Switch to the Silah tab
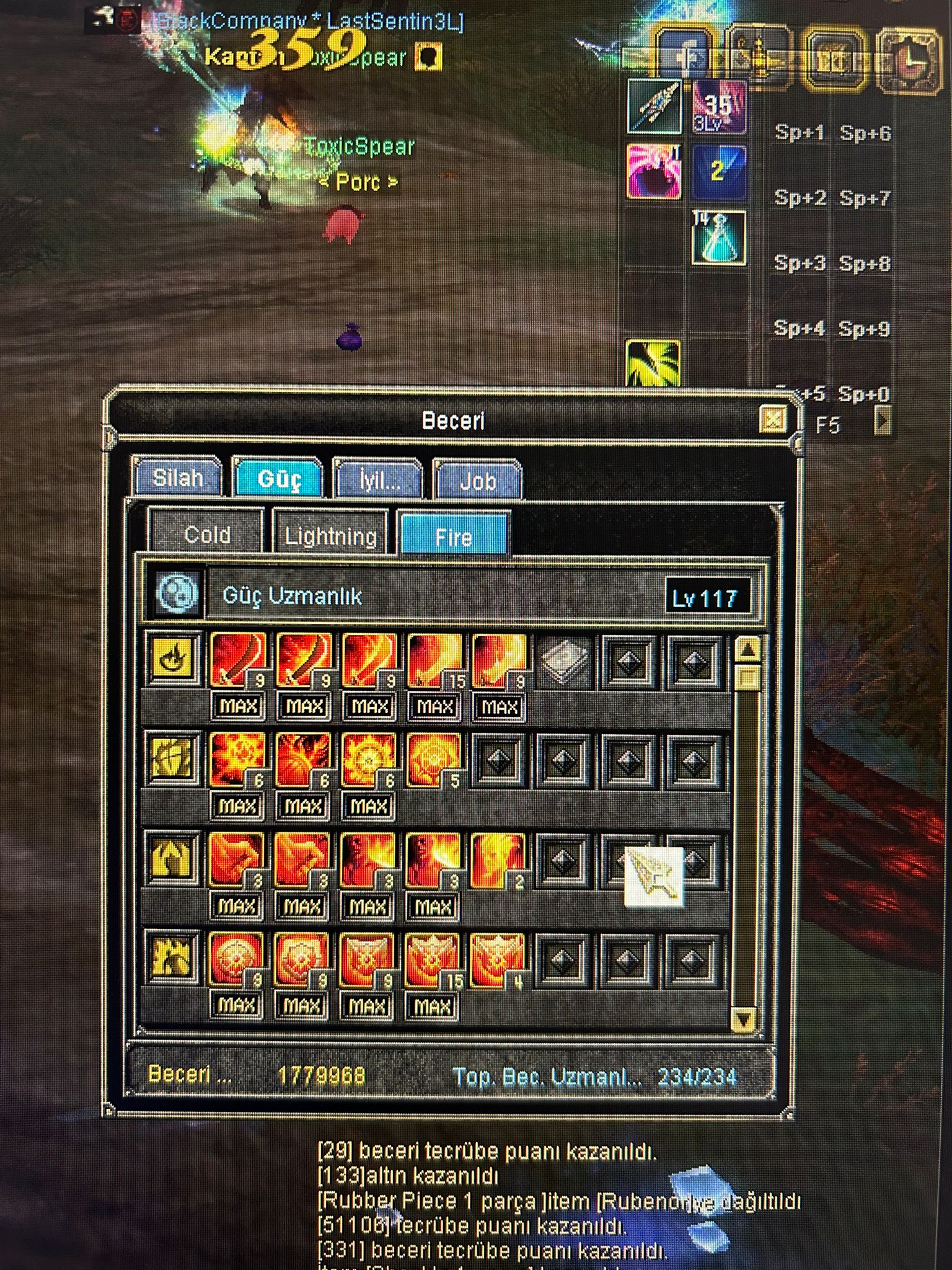This screenshot has width=952, height=1270. click(178, 479)
